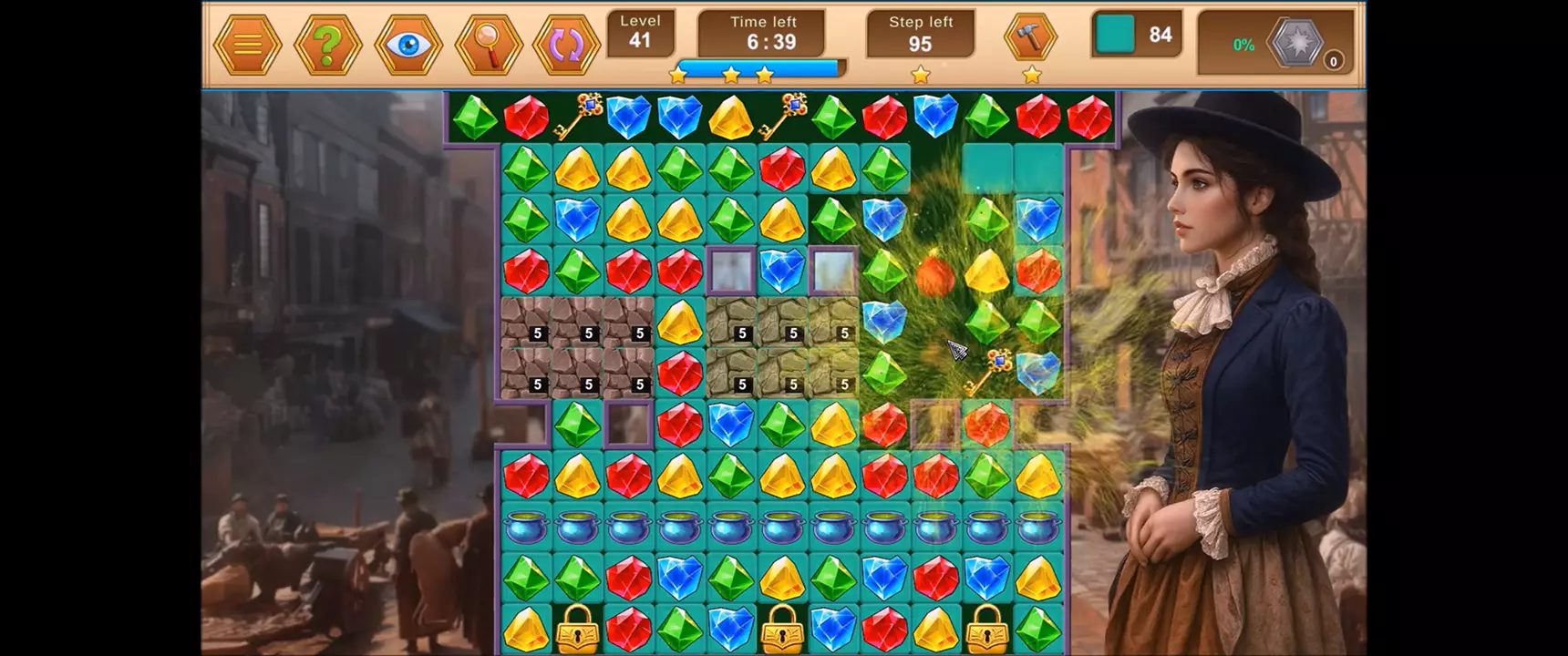1568x656 pixels.
Task: Shuffle the board with purple arrows button
Action: pos(566,45)
